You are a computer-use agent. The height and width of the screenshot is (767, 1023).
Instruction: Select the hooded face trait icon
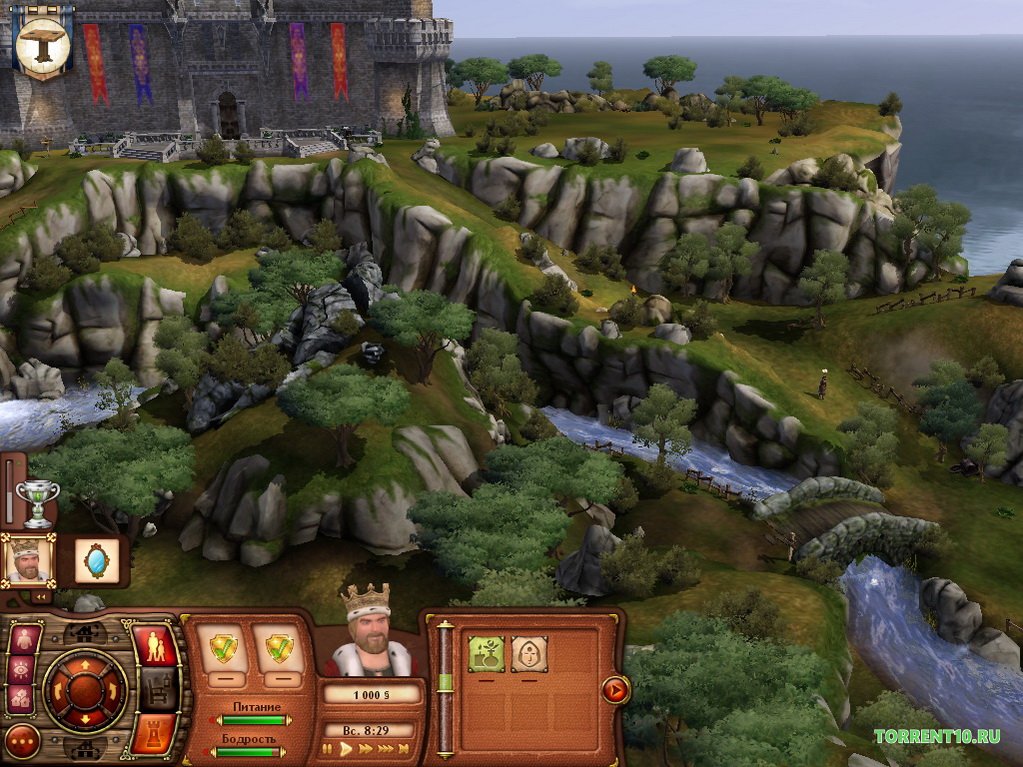pyautogui.click(x=529, y=654)
